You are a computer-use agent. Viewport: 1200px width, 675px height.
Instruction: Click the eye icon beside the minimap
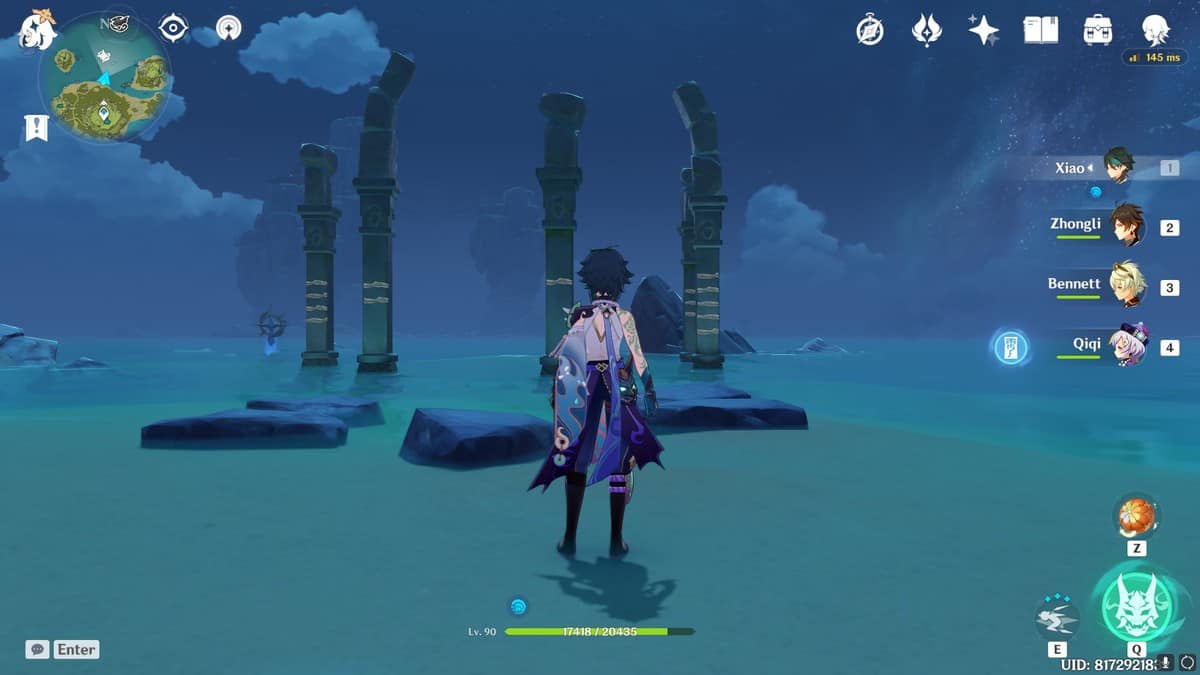tap(174, 28)
